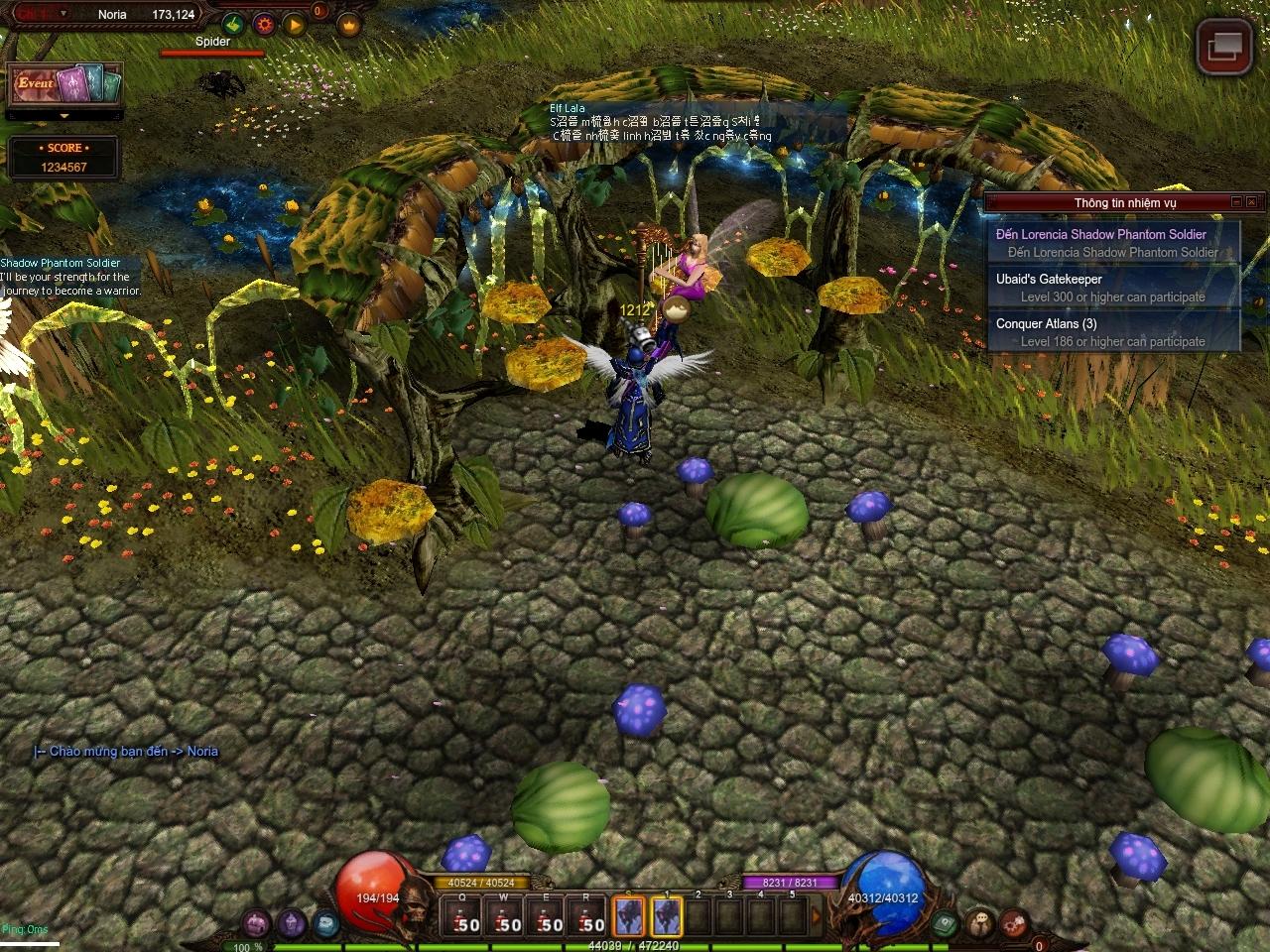Minimize the Thông tin nhiệm vụ quest panel
The image size is (1270, 952).
[1236, 202]
